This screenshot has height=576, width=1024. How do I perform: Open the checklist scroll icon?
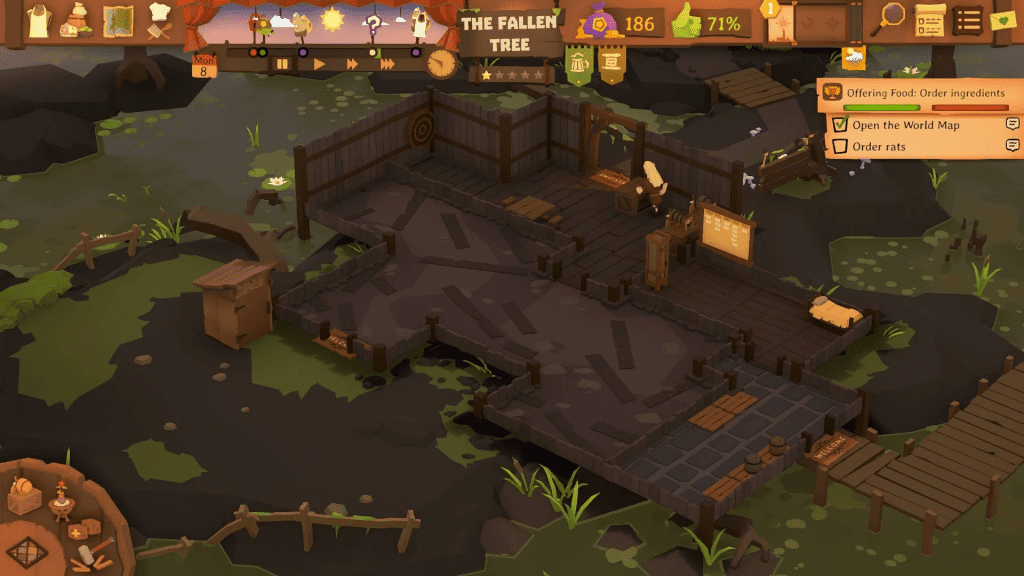pyautogui.click(x=930, y=19)
